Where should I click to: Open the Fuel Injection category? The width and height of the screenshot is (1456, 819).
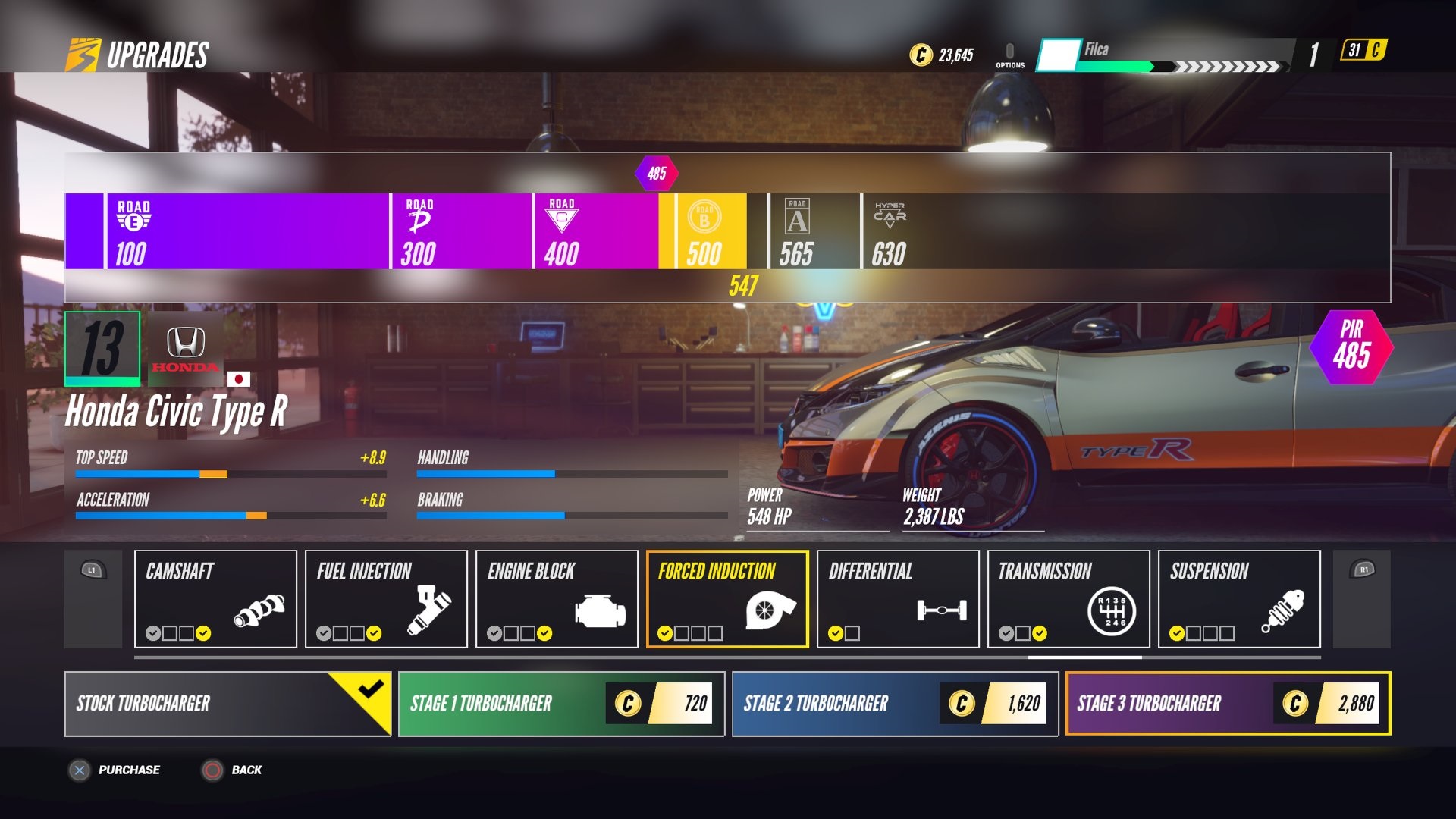coord(386,599)
